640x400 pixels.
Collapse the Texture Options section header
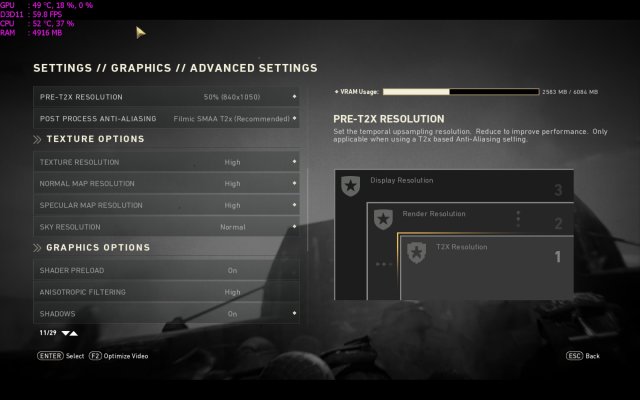pyautogui.click(x=95, y=139)
